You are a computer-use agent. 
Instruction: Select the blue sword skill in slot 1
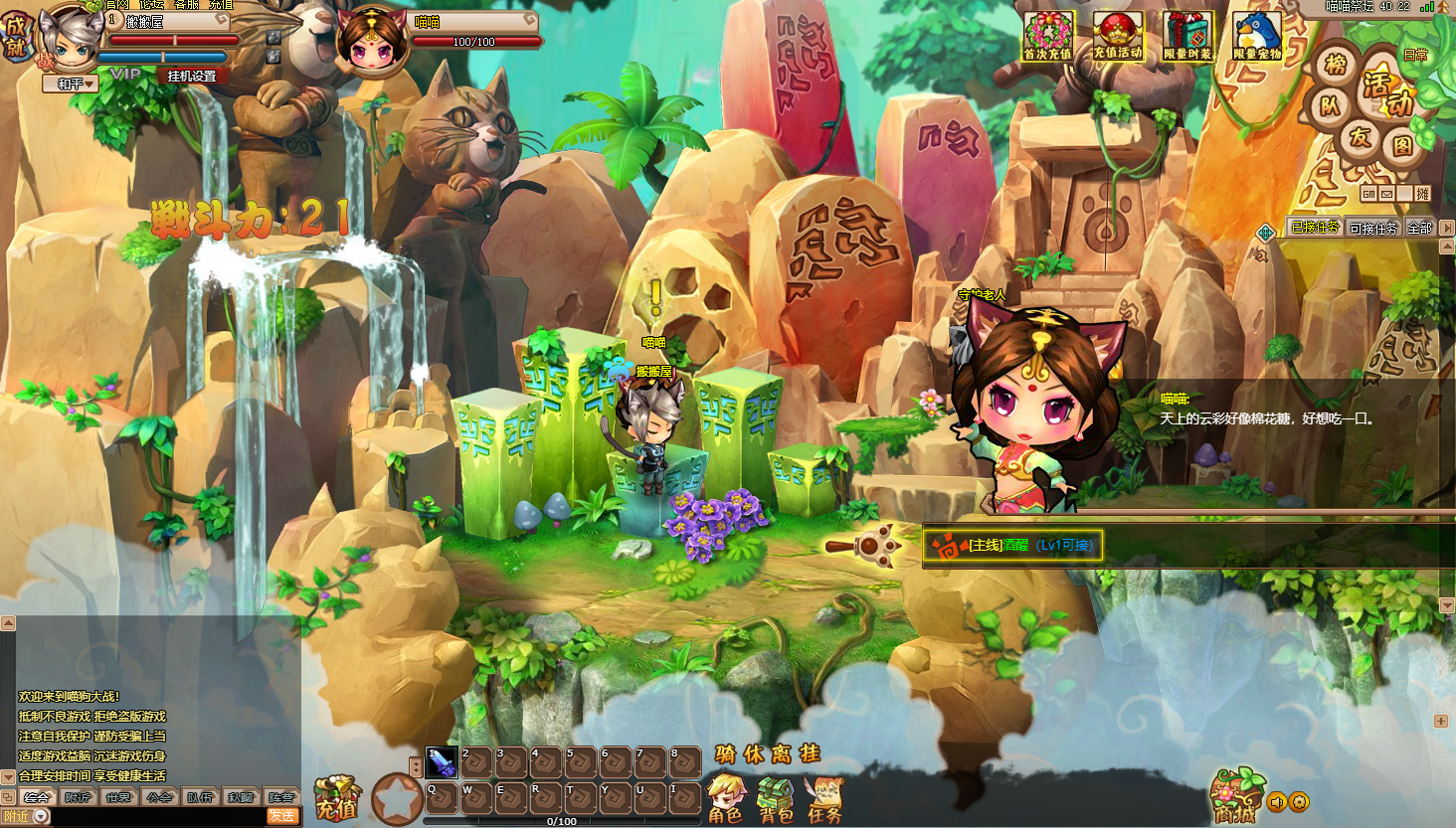(441, 762)
